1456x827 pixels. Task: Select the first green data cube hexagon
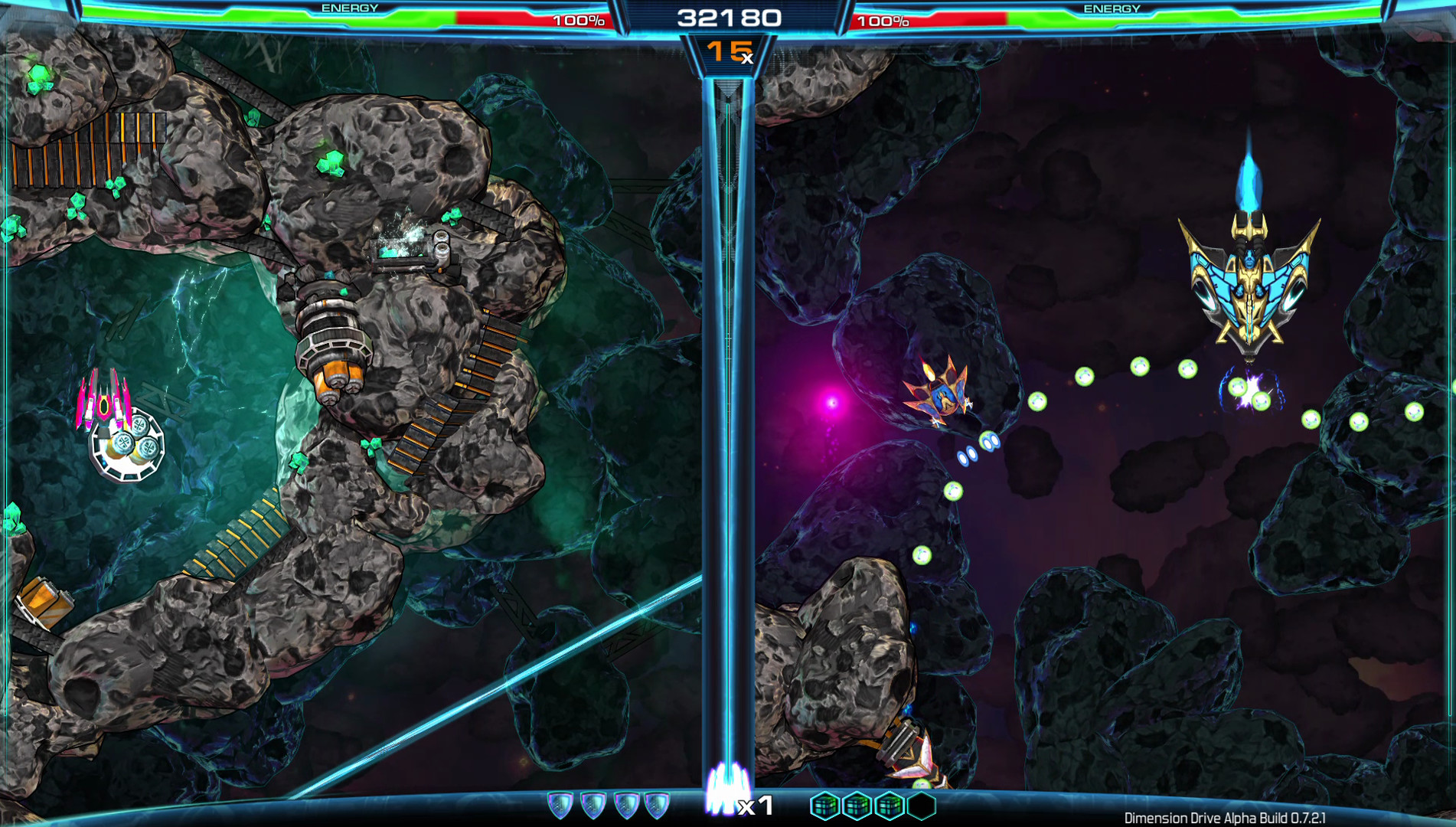click(x=823, y=806)
